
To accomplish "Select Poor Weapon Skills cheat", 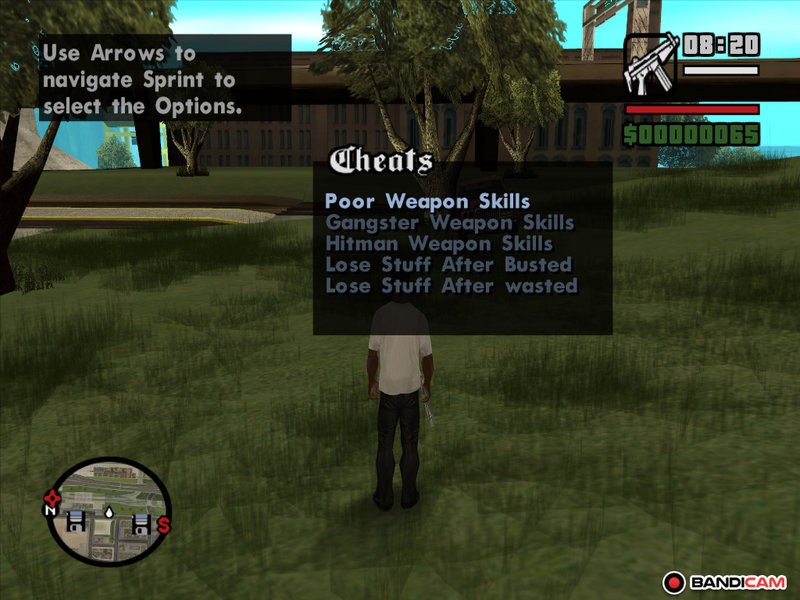I will (427, 201).
